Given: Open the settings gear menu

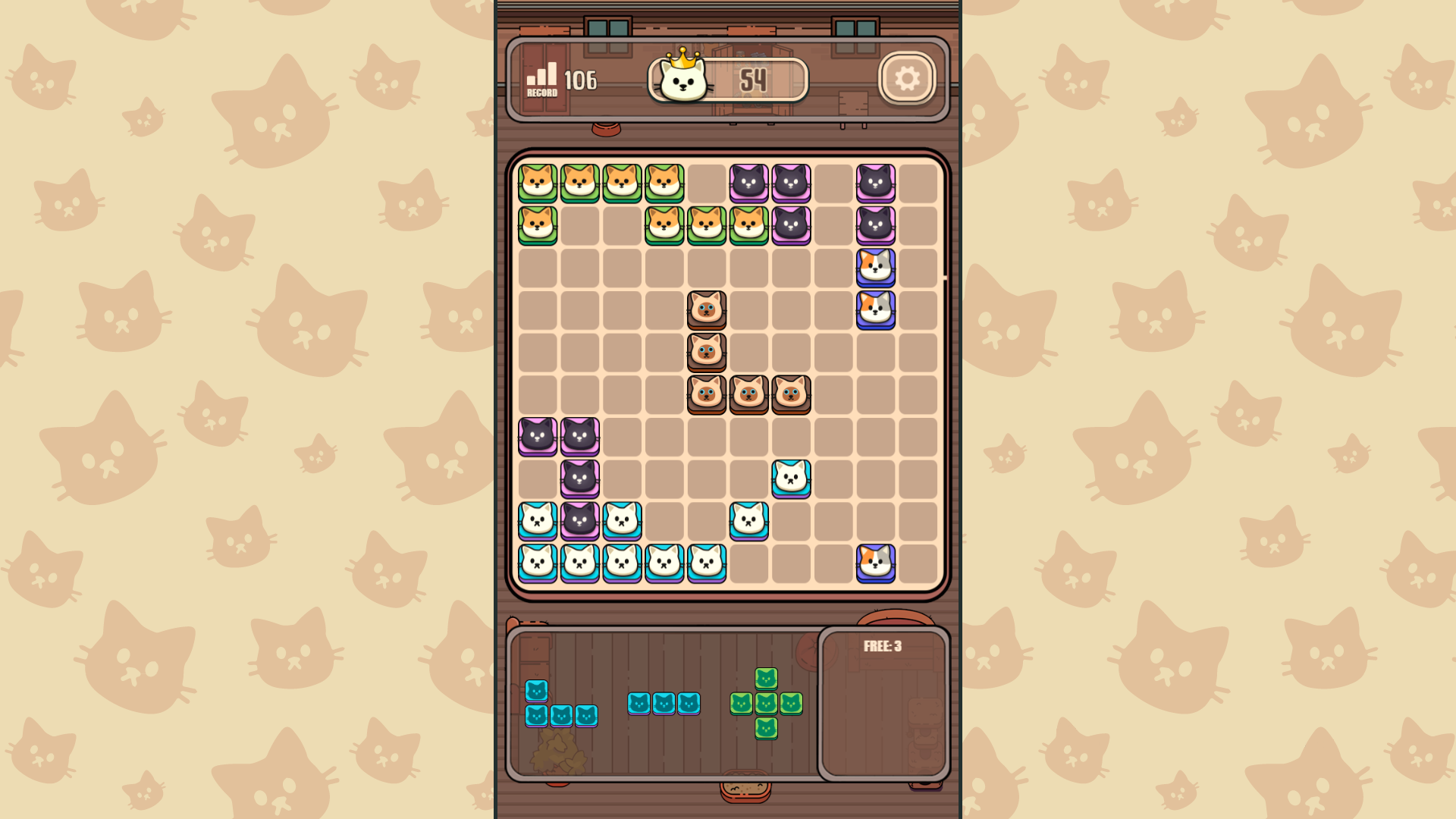Looking at the screenshot, I should [x=907, y=78].
